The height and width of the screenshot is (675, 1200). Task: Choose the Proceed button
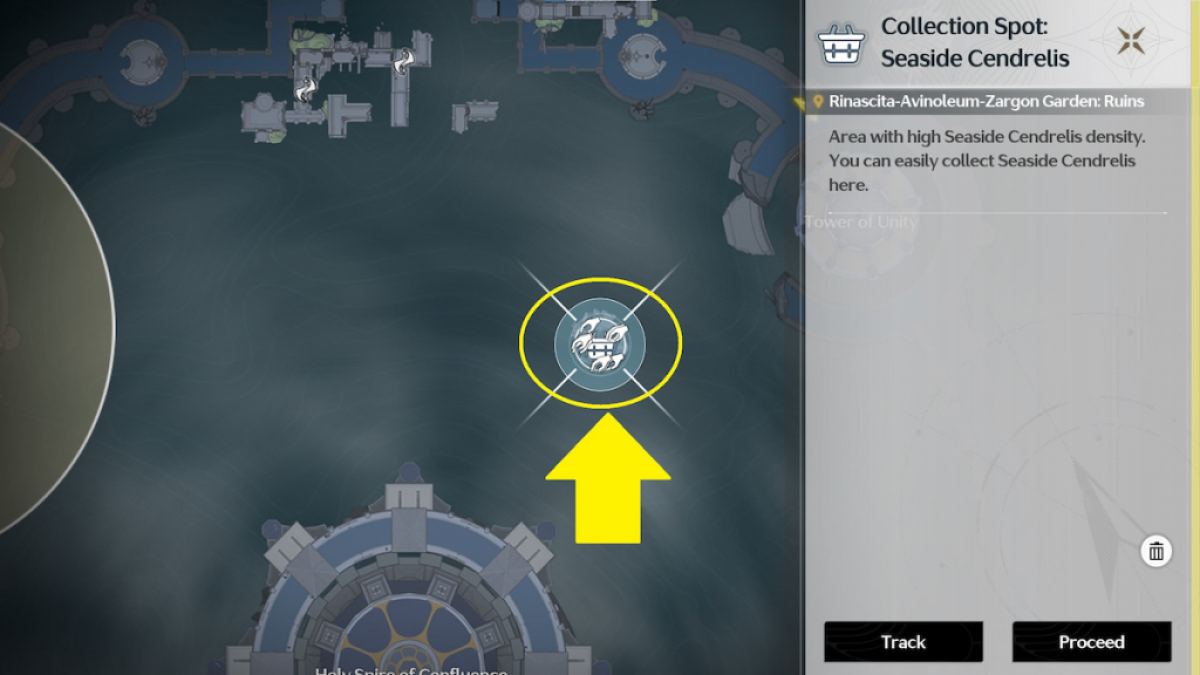point(1091,642)
